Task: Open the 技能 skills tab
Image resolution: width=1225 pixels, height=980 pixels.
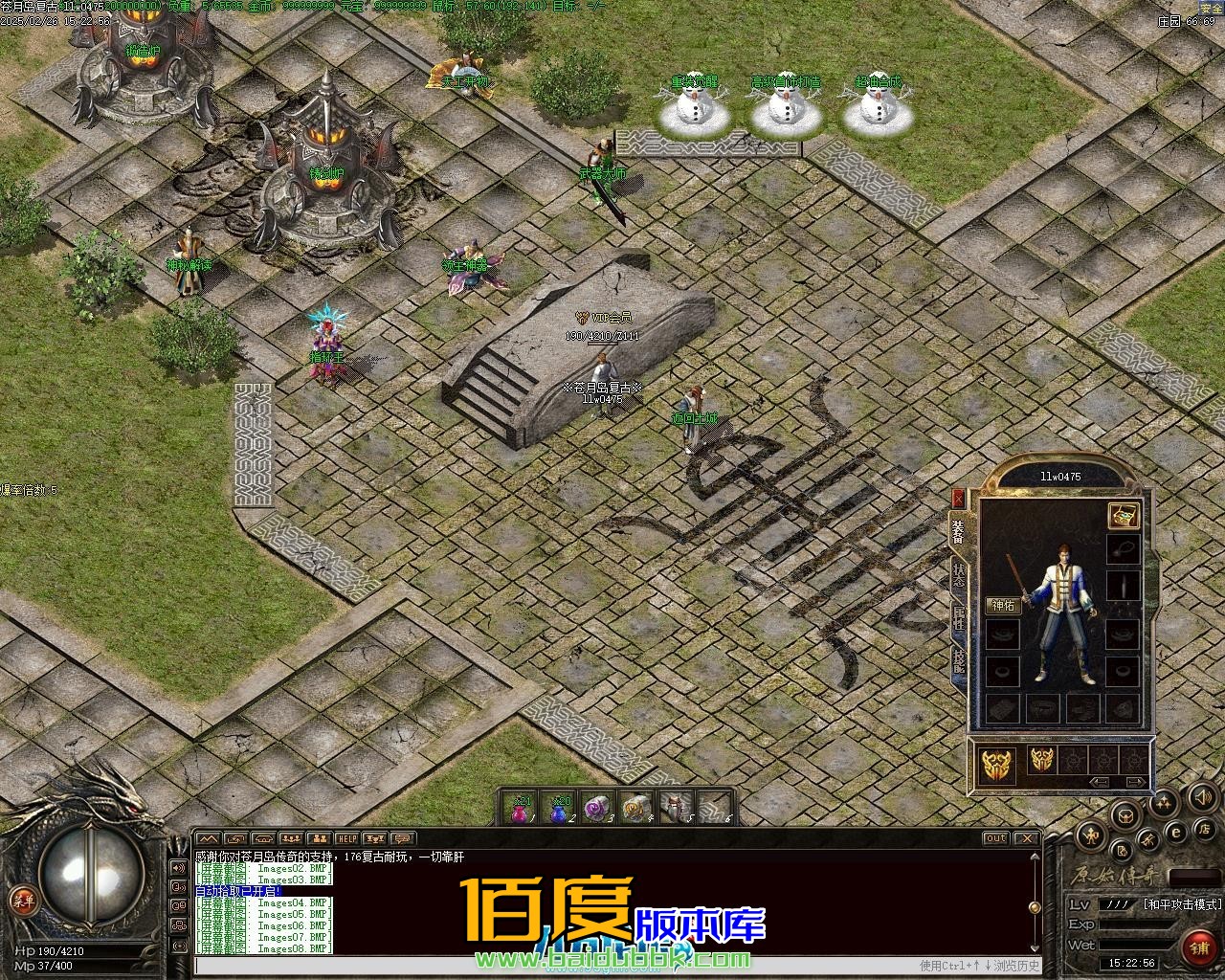Action: (x=959, y=660)
